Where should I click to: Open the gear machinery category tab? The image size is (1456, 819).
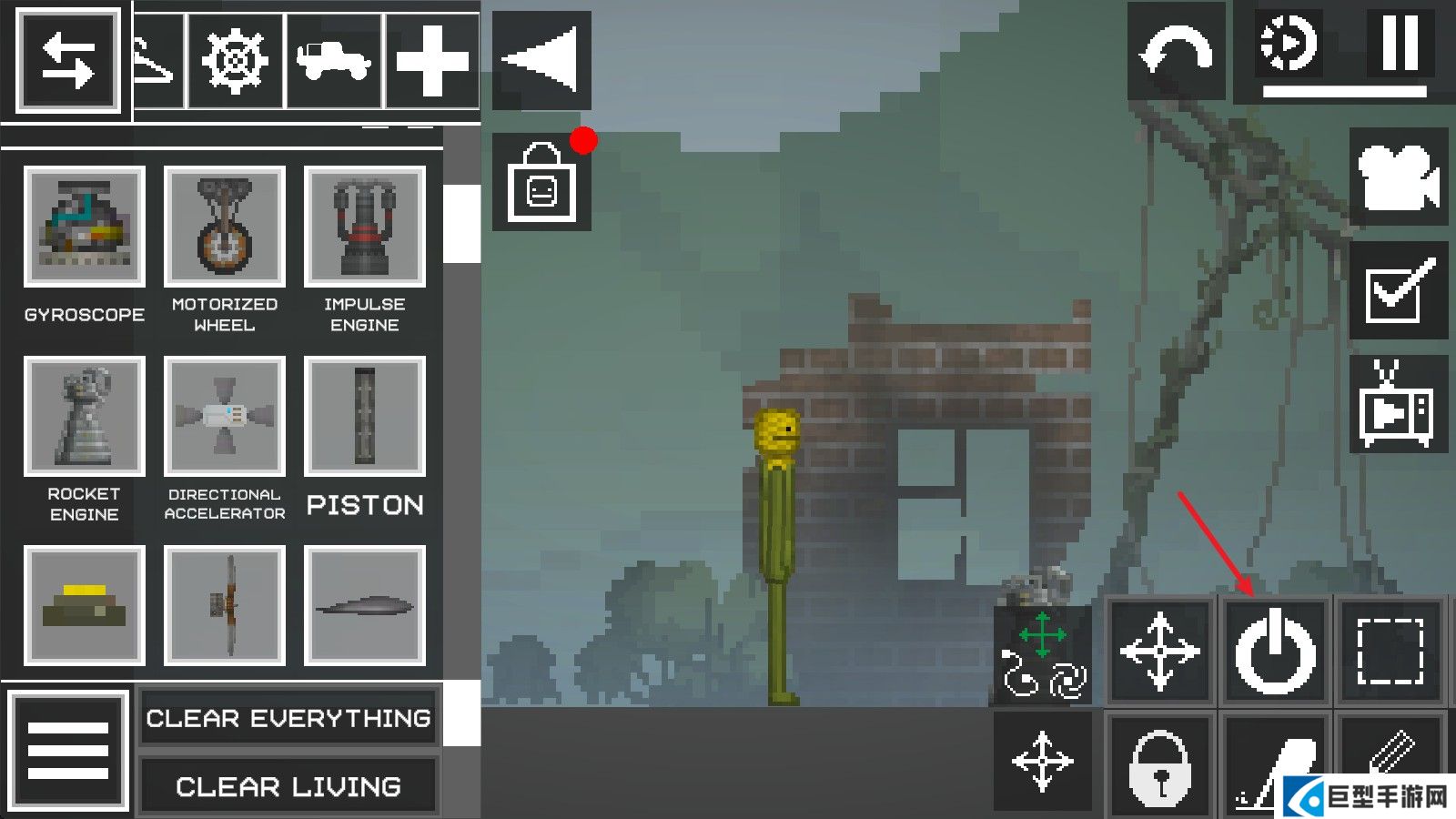point(235,61)
